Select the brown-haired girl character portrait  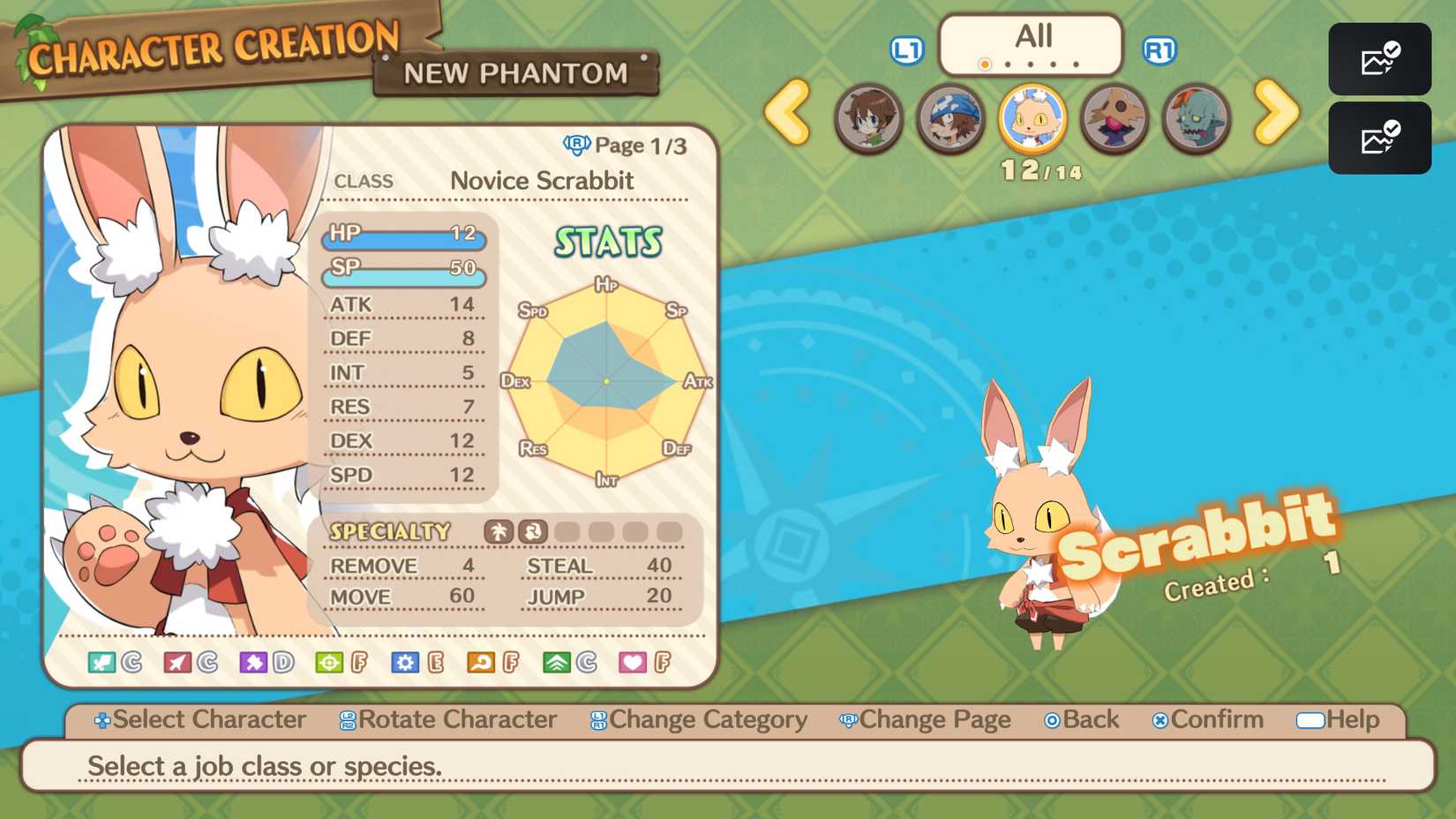(869, 119)
